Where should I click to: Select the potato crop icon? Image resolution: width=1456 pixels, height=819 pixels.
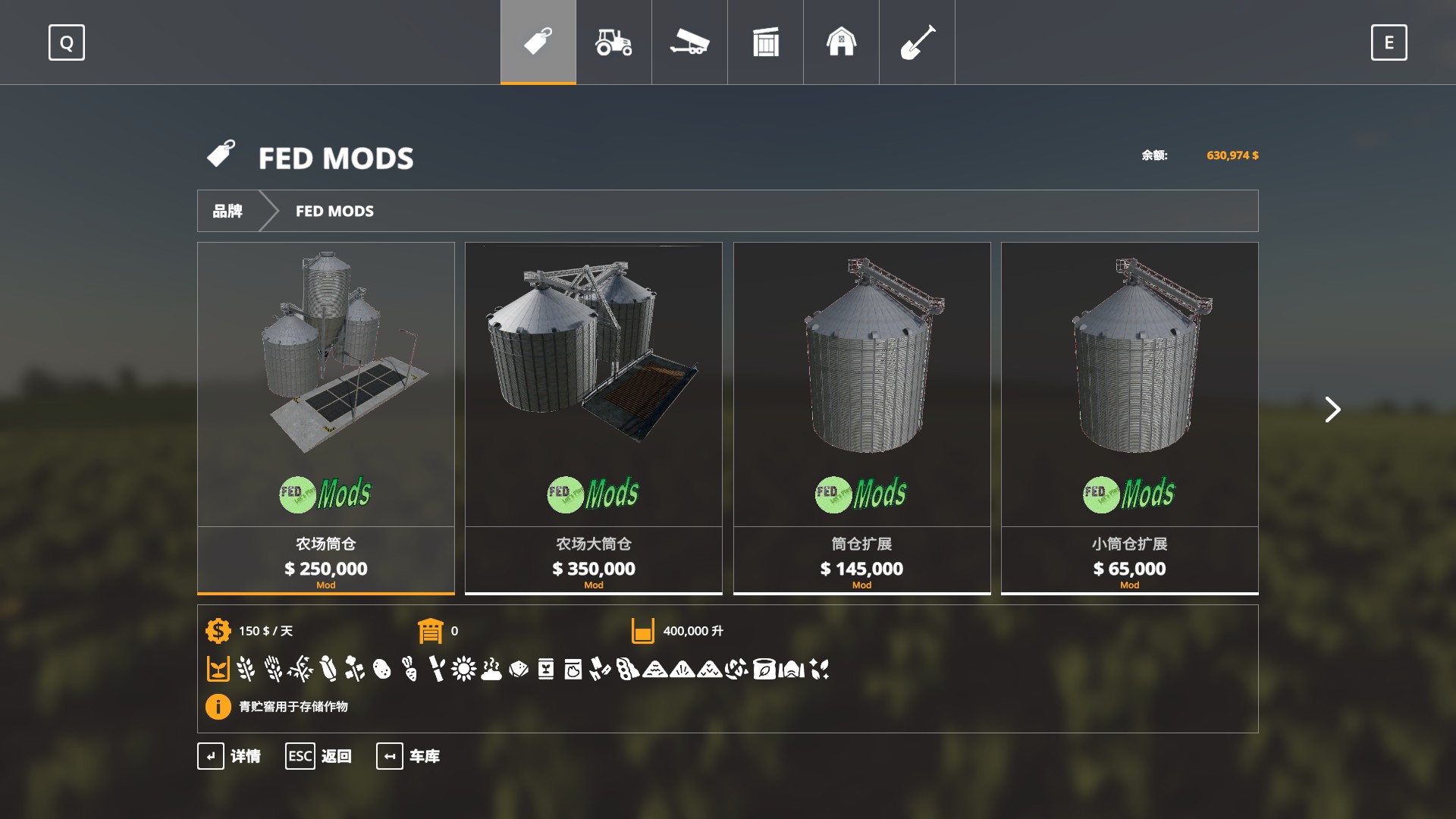coord(381,670)
